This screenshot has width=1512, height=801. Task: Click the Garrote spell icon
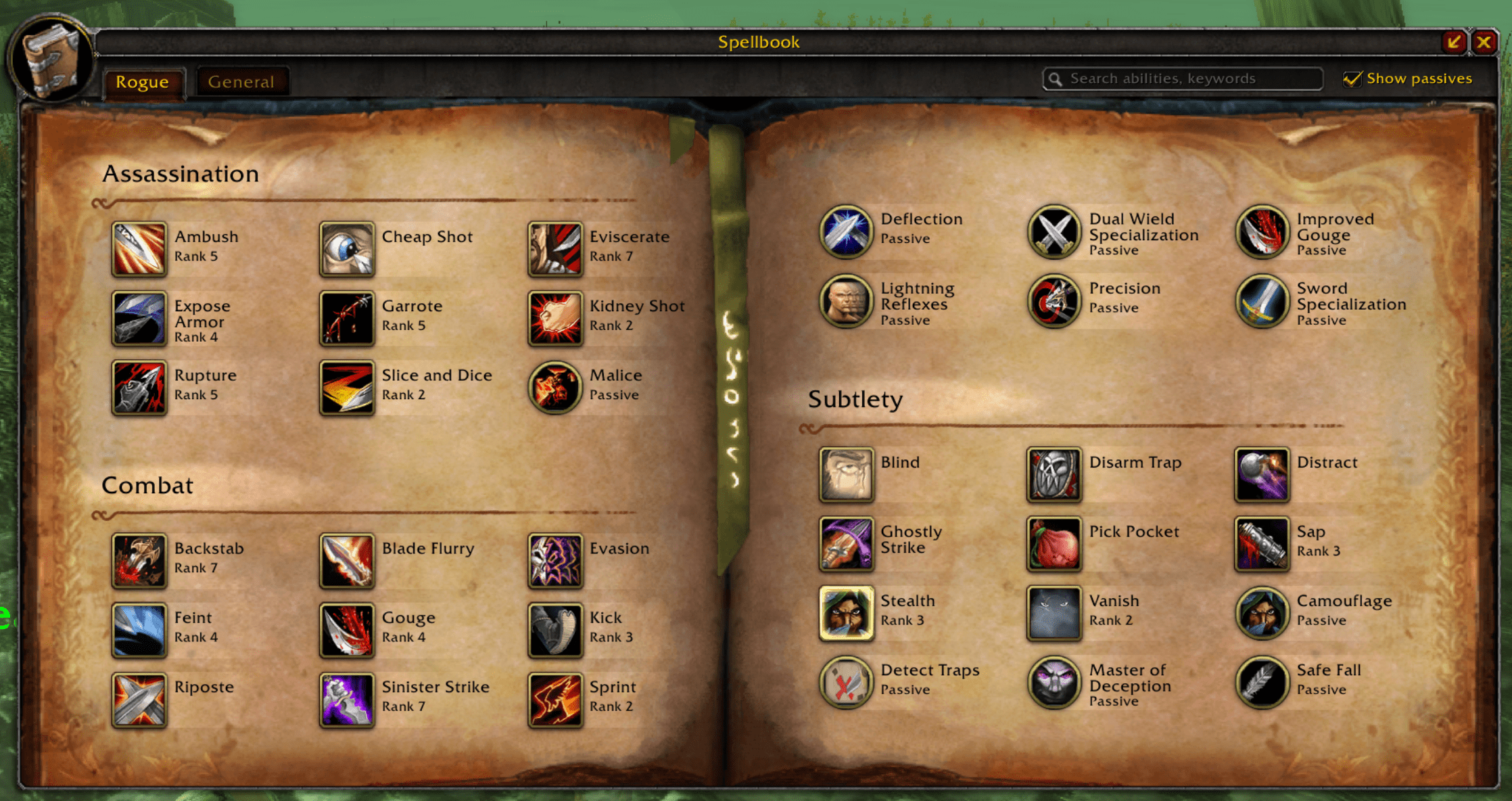tap(347, 319)
